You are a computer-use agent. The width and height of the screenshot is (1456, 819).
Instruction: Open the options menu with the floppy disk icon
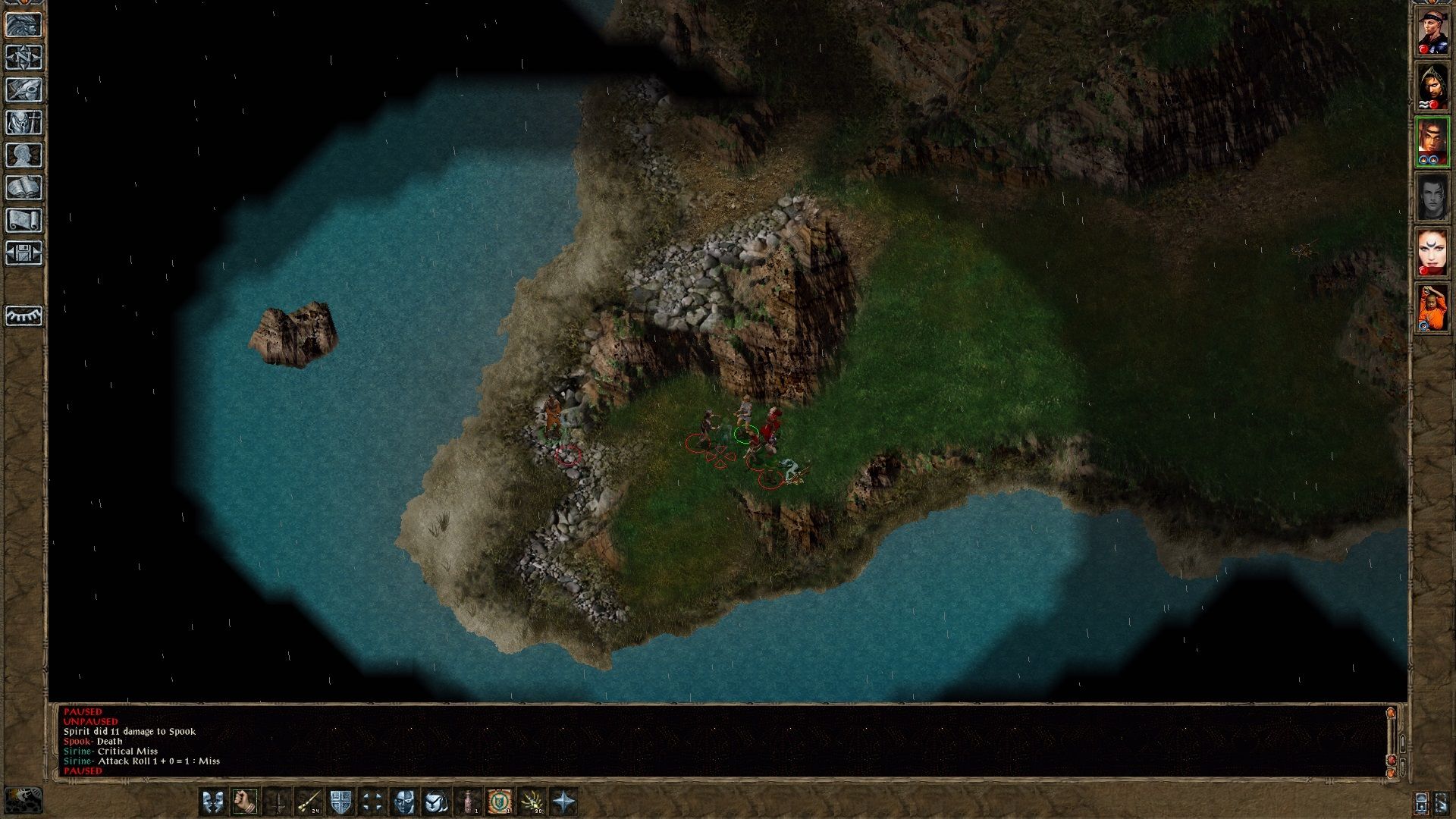24,253
